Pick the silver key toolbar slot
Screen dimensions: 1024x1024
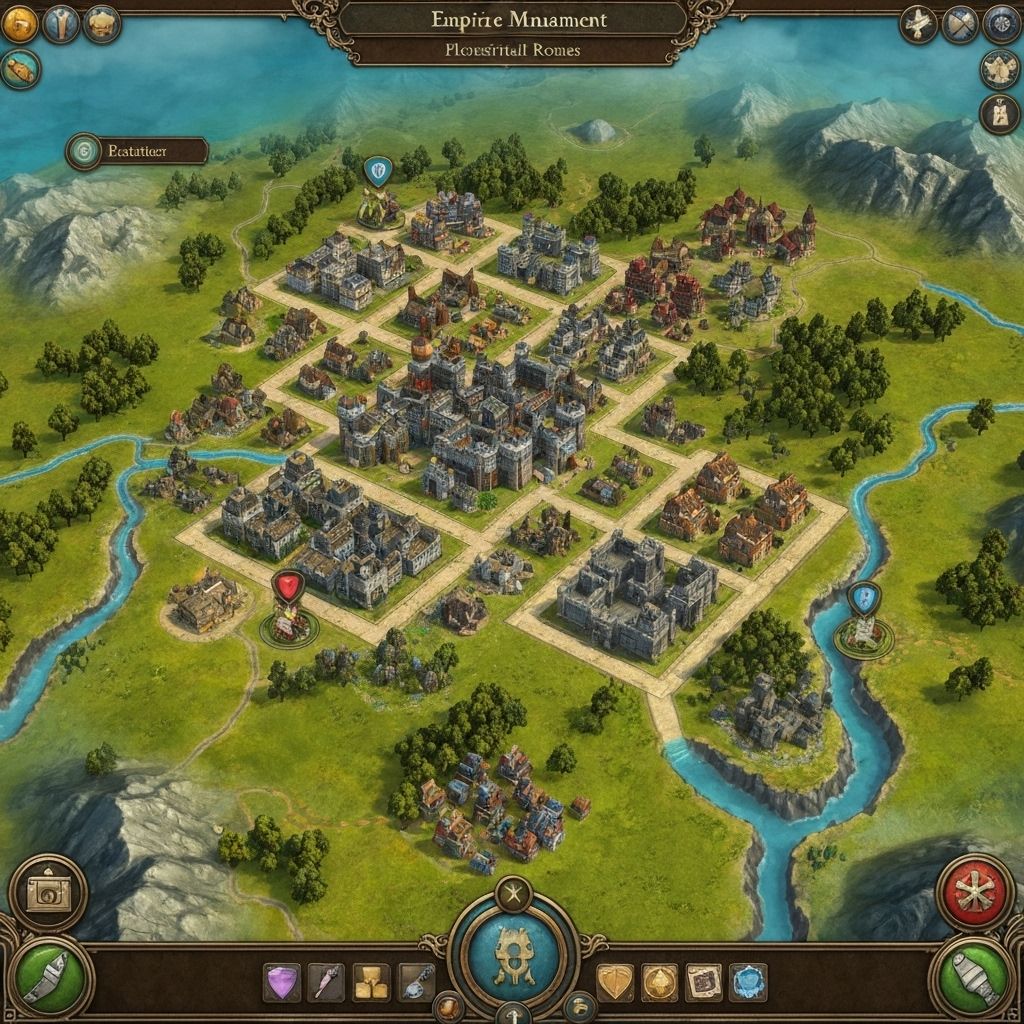pyautogui.click(x=416, y=982)
